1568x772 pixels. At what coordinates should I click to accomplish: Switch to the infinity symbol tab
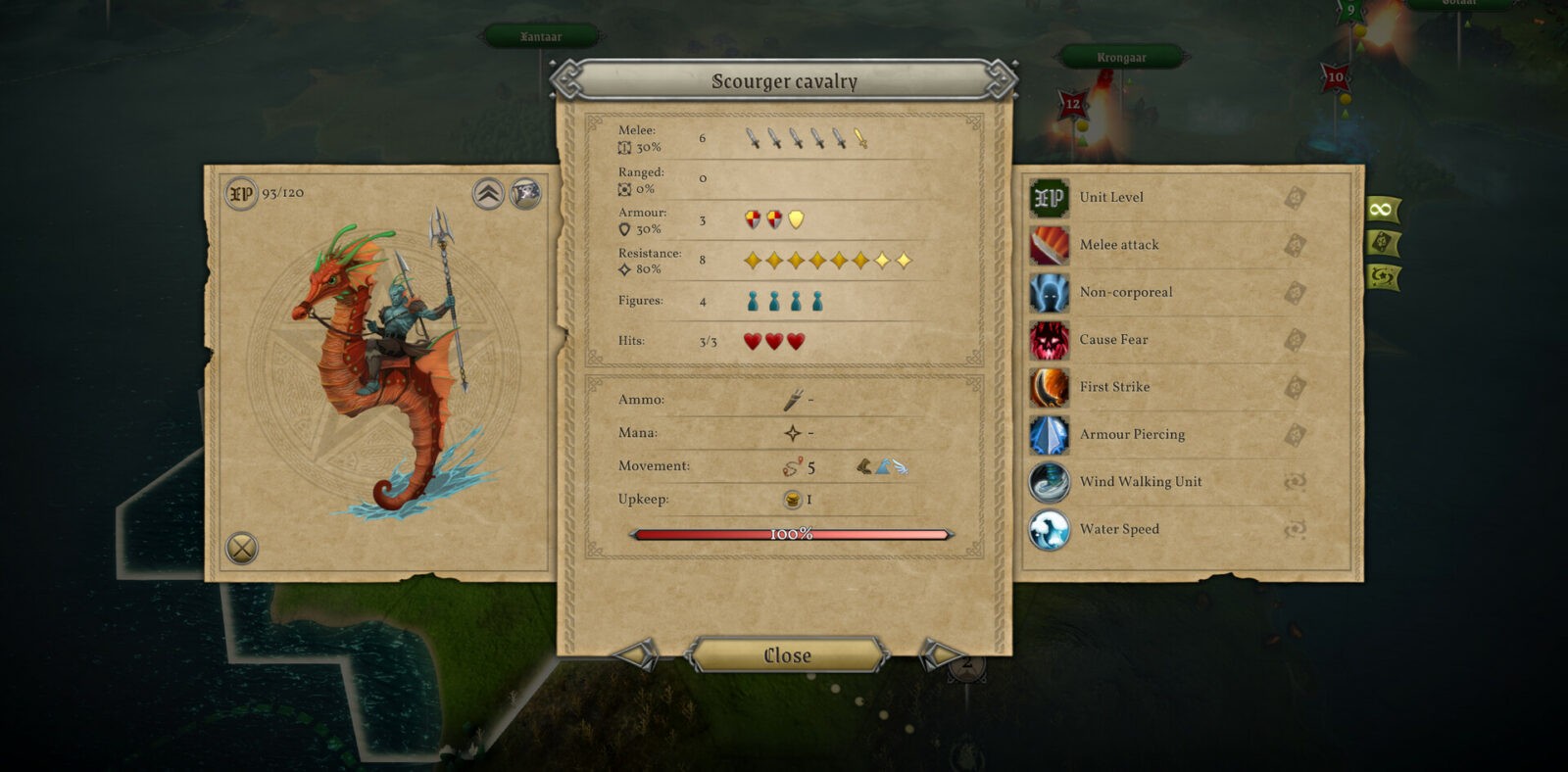1382,209
